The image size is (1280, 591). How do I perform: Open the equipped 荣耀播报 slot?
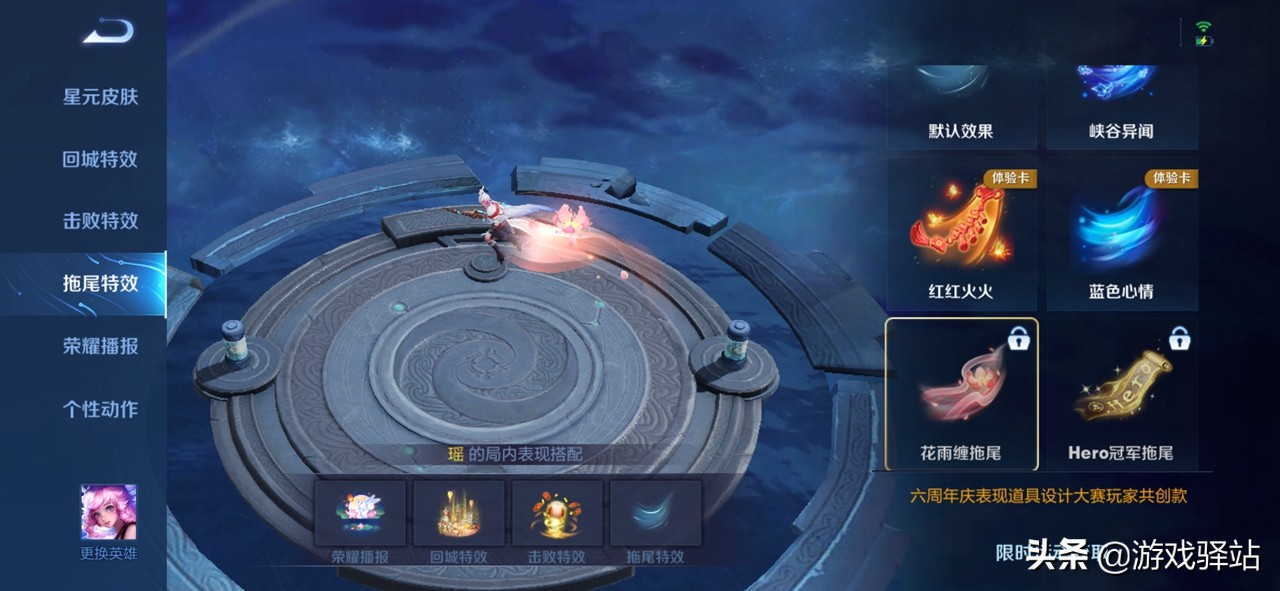click(360, 514)
